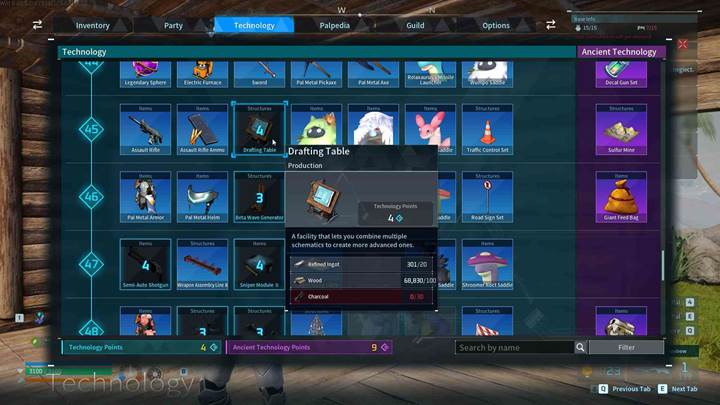
Task: Select the Pal Metal Helm technology
Action: [203, 196]
